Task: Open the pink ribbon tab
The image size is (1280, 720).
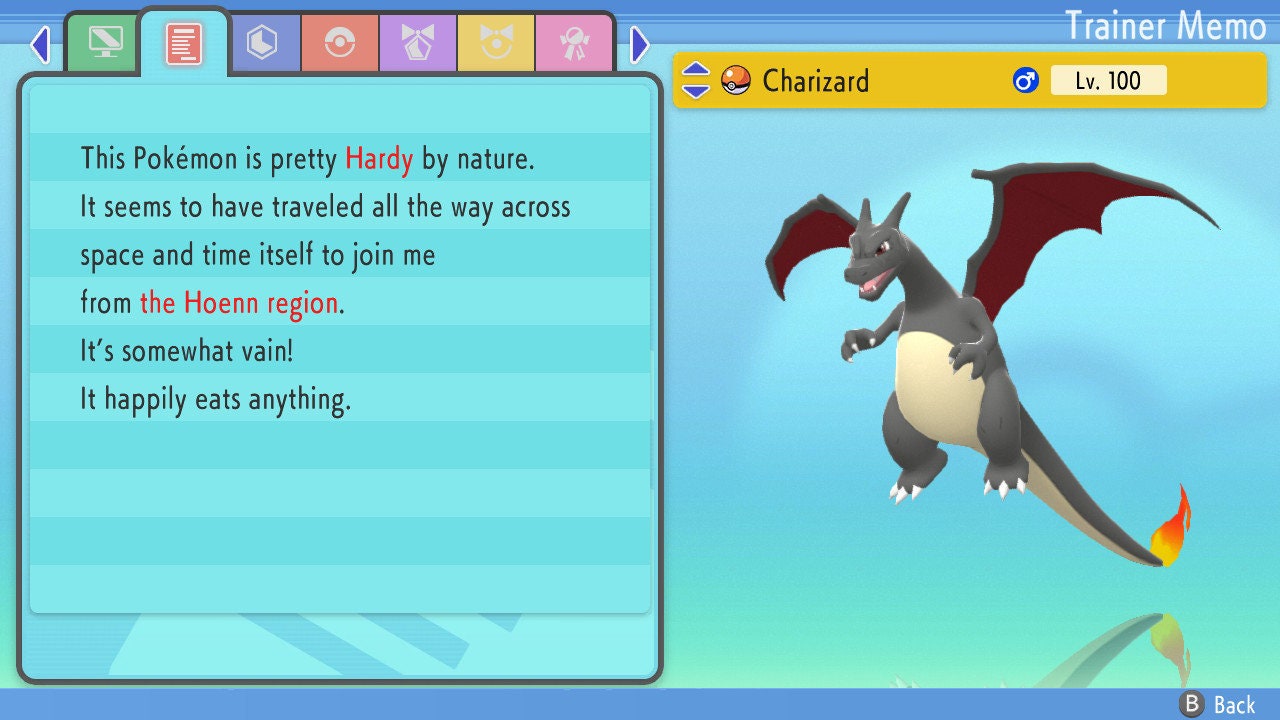Action: 573,43
